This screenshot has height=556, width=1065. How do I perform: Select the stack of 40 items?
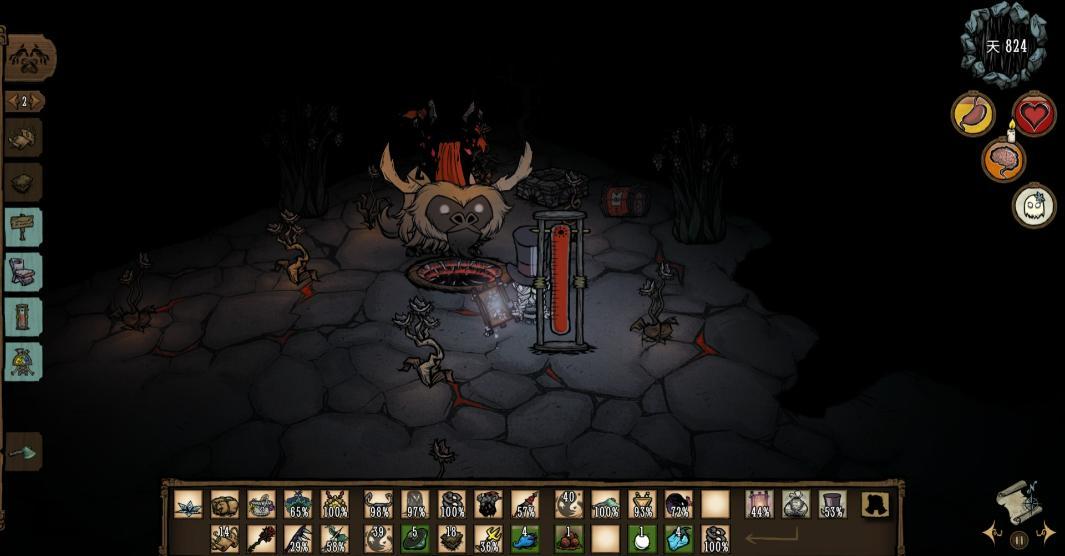click(568, 504)
